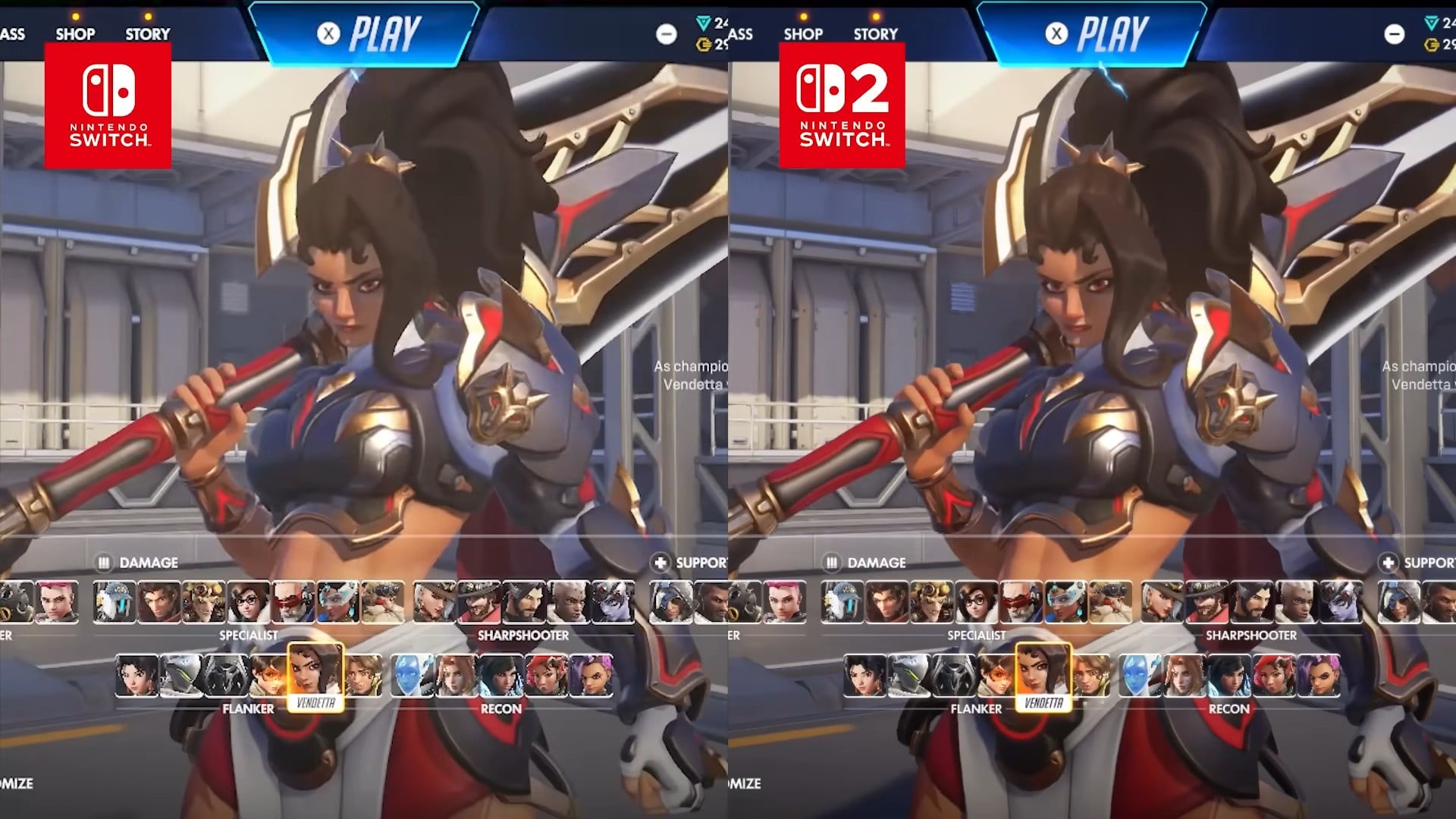Expand the Sharpshooter hero group
This screenshot has height=819, width=1456.
tap(523, 635)
